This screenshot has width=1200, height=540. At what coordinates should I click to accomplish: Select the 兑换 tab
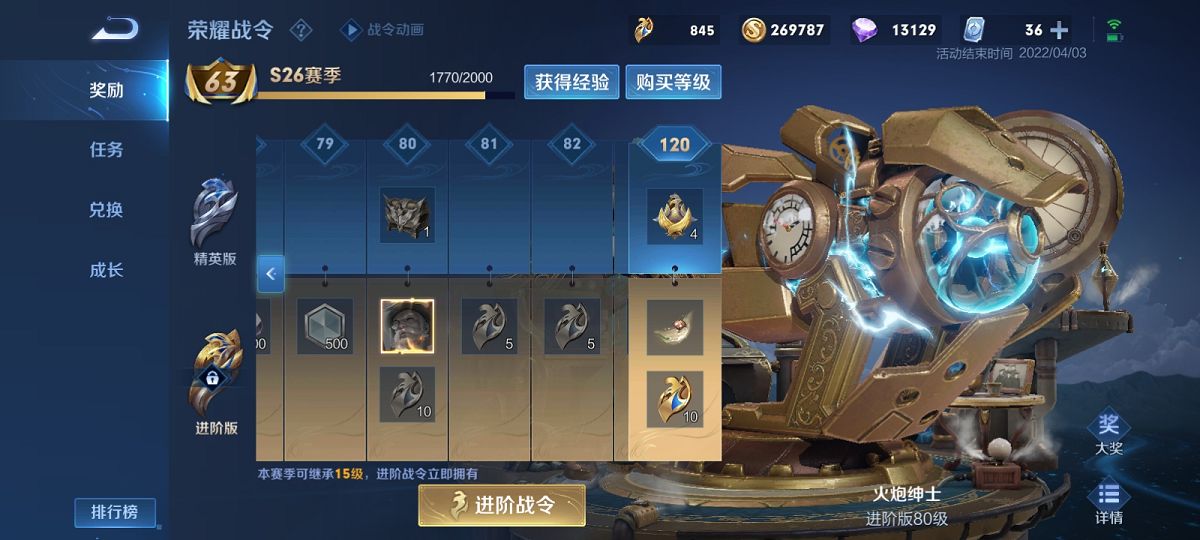point(106,210)
